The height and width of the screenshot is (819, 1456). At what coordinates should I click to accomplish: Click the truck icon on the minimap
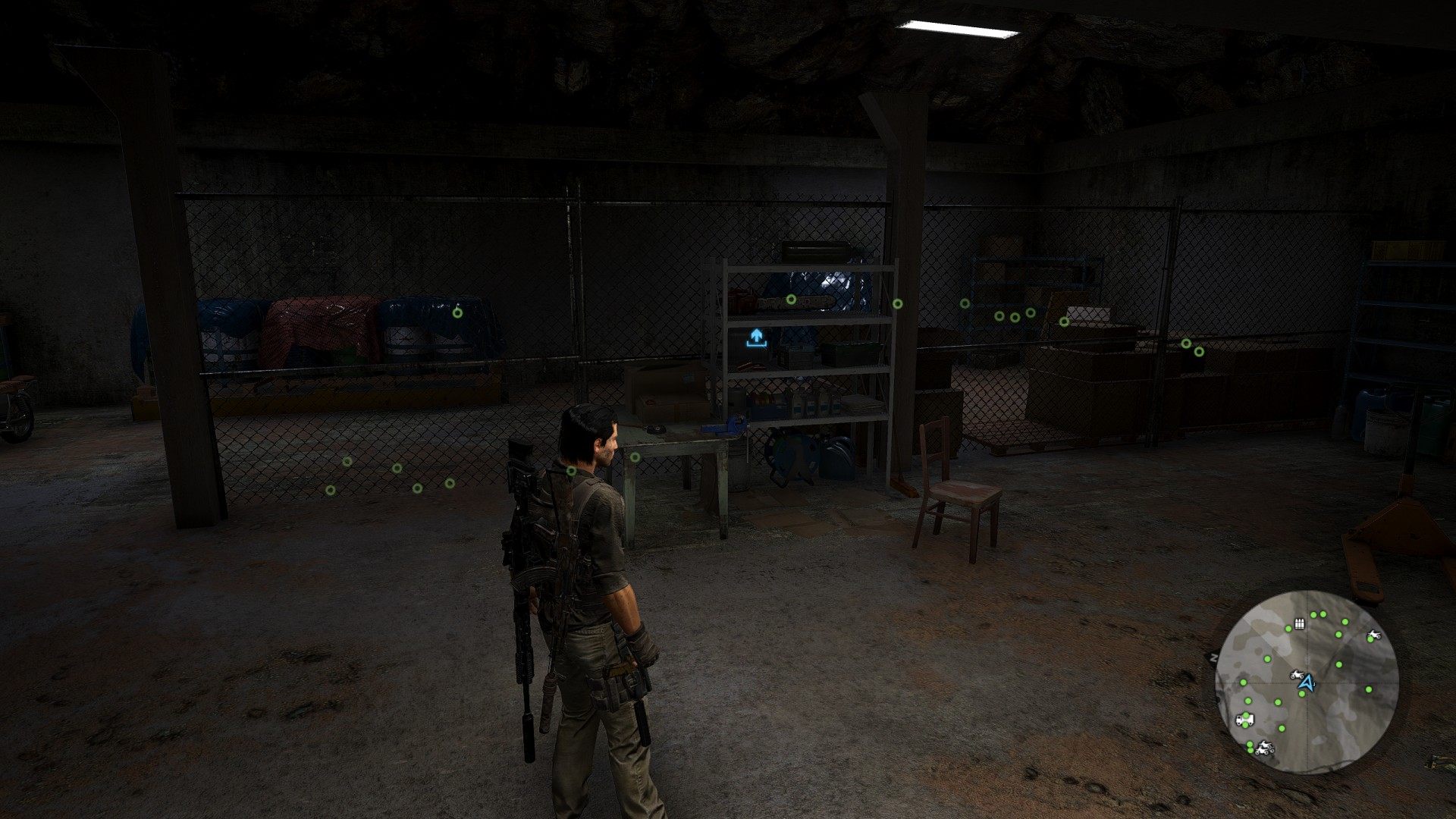coord(1245,718)
